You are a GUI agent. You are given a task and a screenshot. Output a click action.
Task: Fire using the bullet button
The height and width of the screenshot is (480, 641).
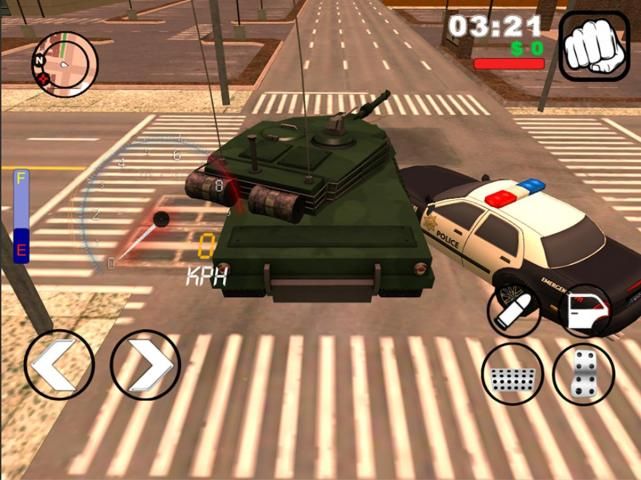click(514, 311)
